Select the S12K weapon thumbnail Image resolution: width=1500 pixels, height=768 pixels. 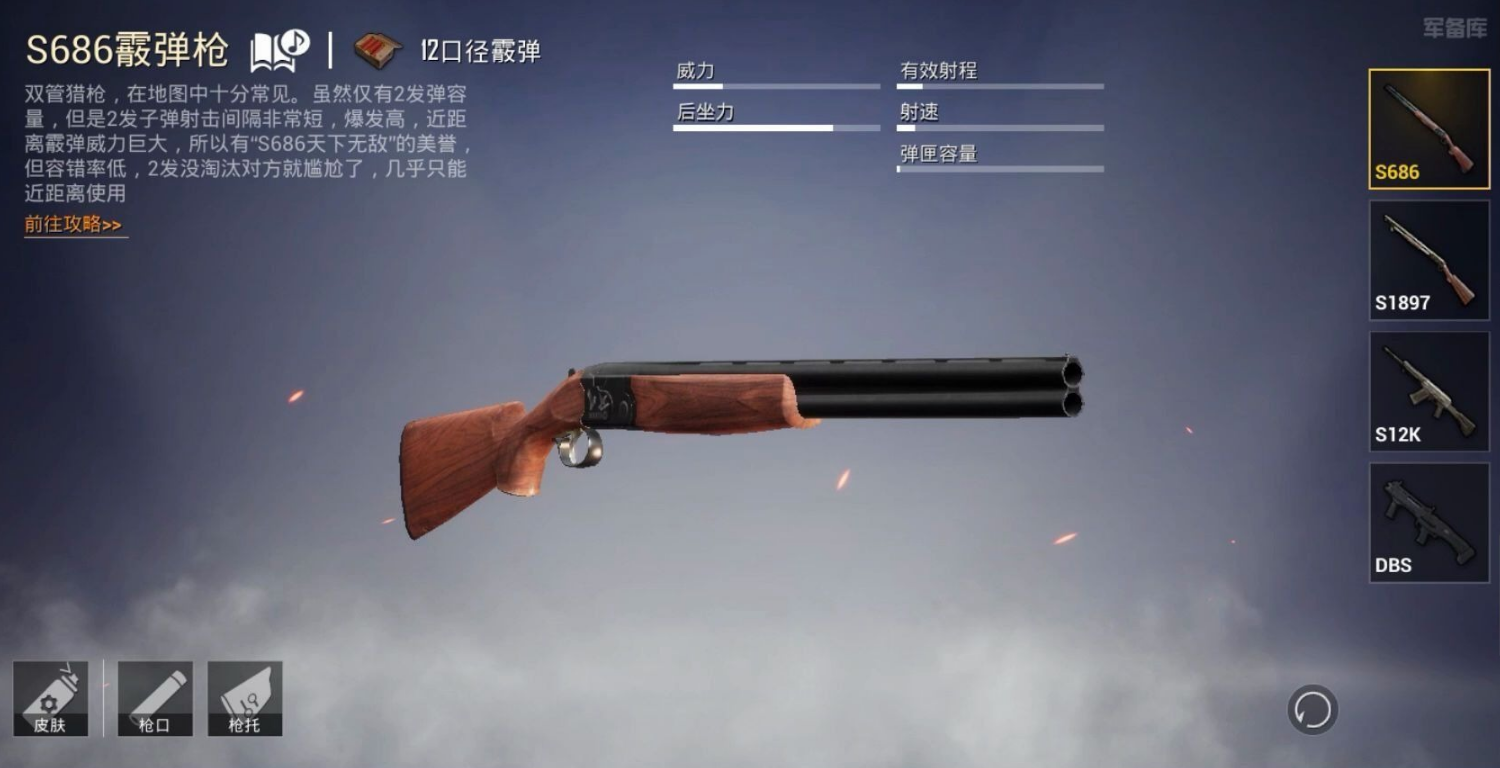tap(1428, 391)
